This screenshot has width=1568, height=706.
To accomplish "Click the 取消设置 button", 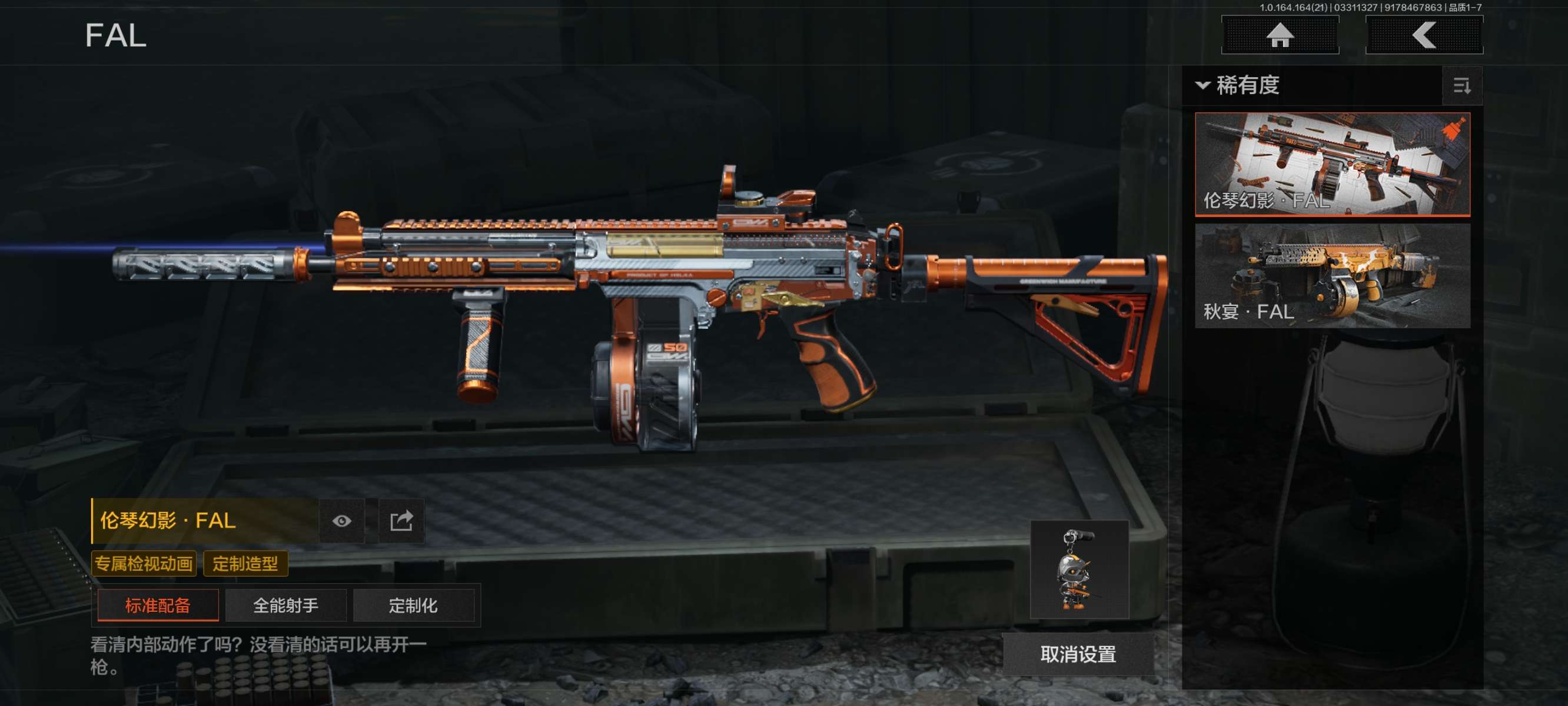I will click(x=1078, y=654).
